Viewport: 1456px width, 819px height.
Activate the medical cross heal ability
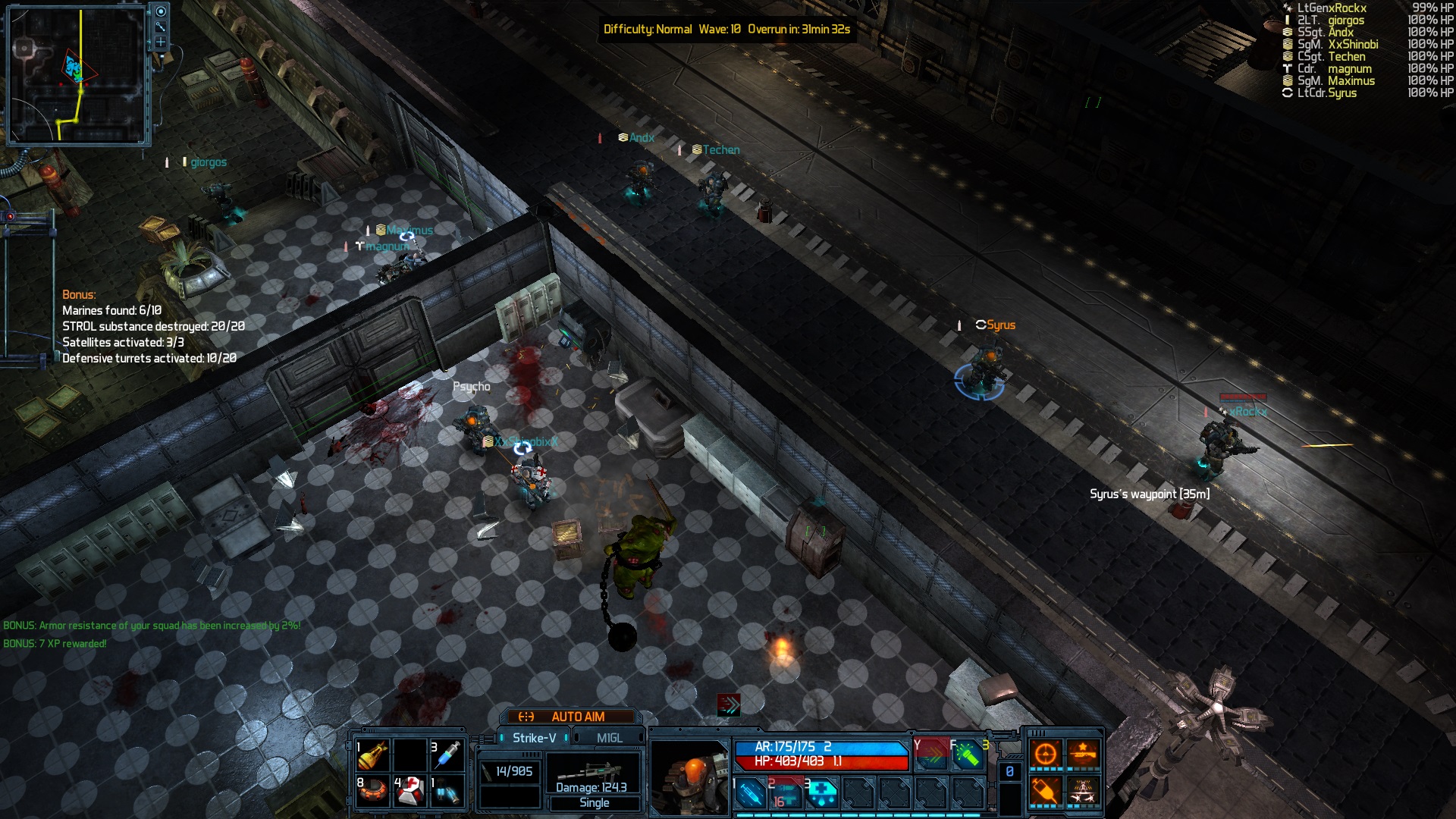821,794
